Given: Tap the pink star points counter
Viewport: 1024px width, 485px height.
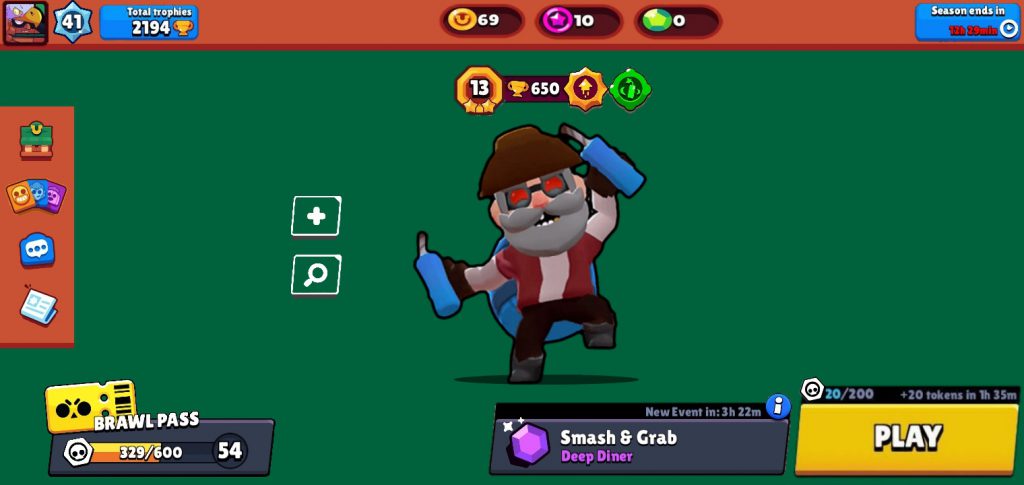Looking at the screenshot, I should [578, 21].
